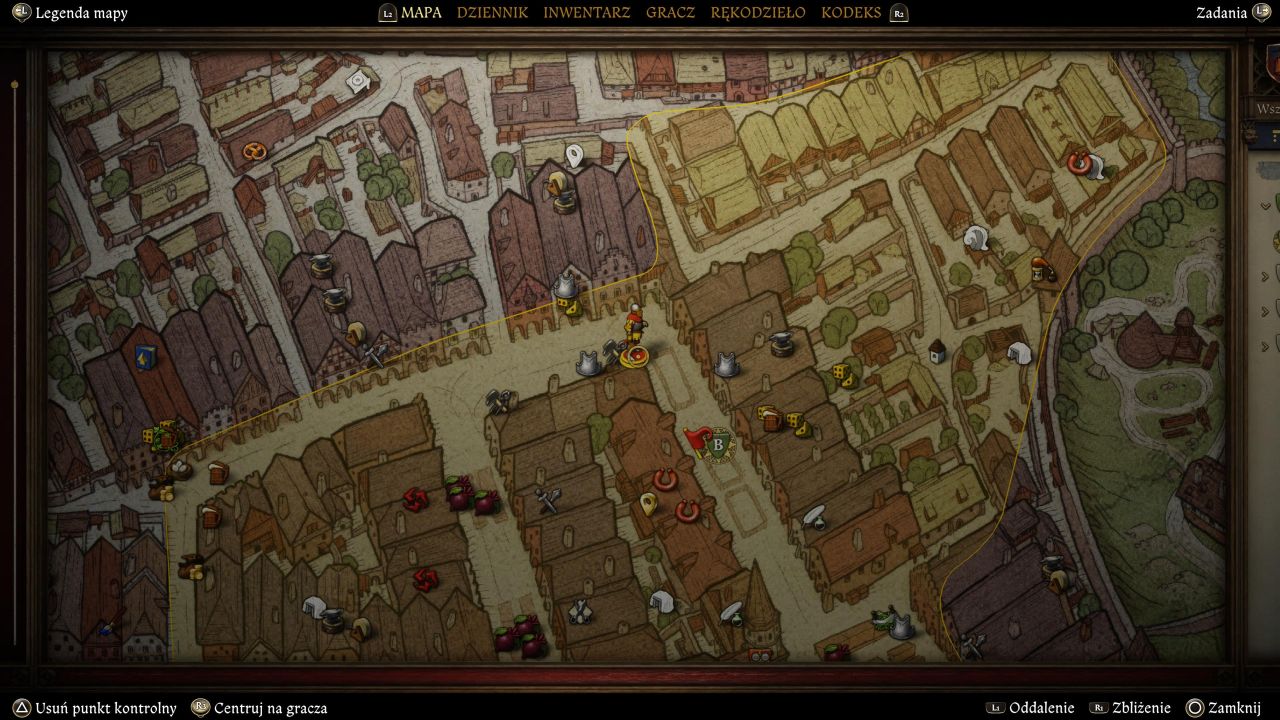Select the pretzel bakery marker
Screen dimensions: 1280x720
tap(254, 152)
